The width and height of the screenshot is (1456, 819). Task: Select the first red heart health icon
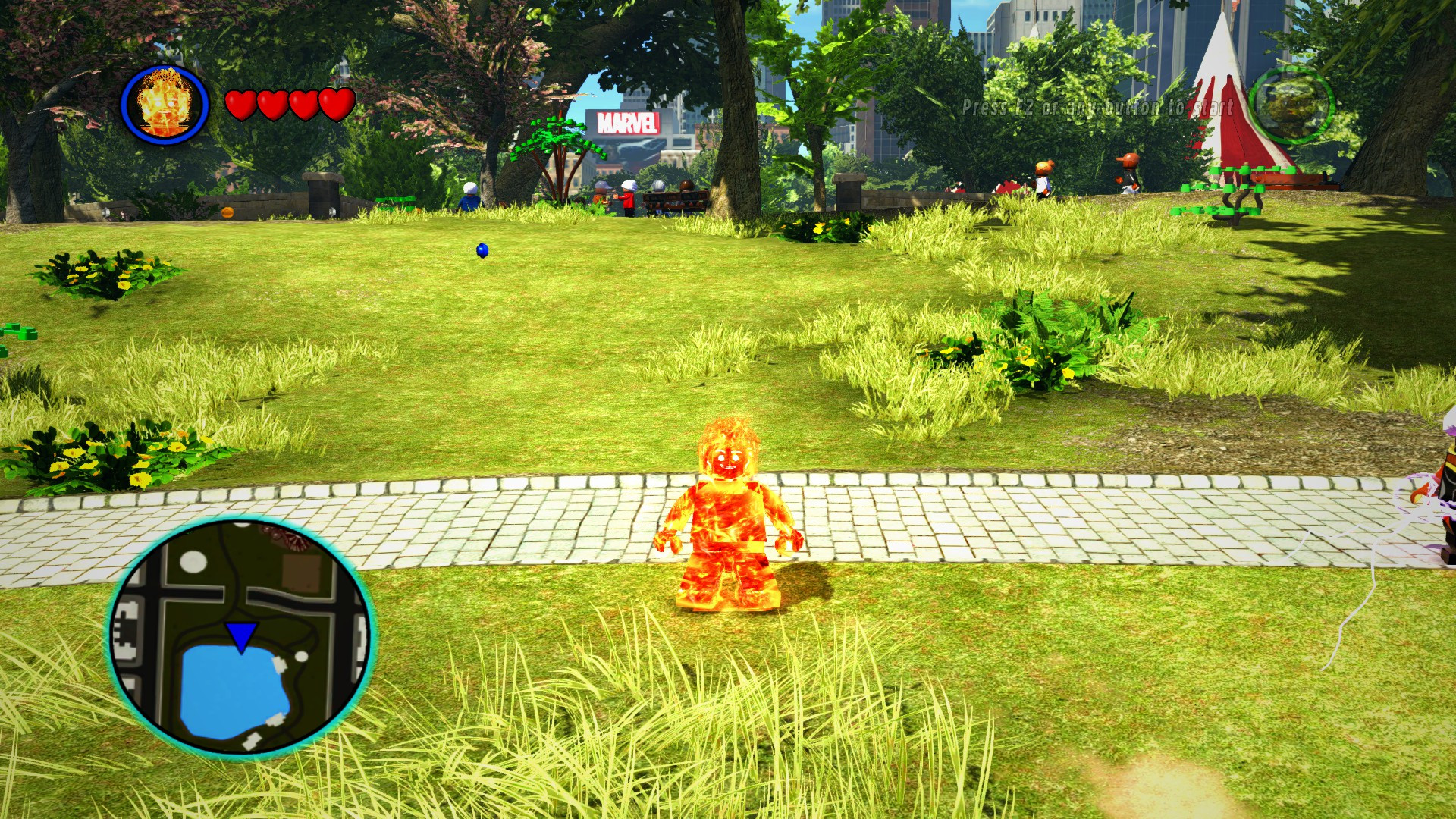tap(243, 103)
